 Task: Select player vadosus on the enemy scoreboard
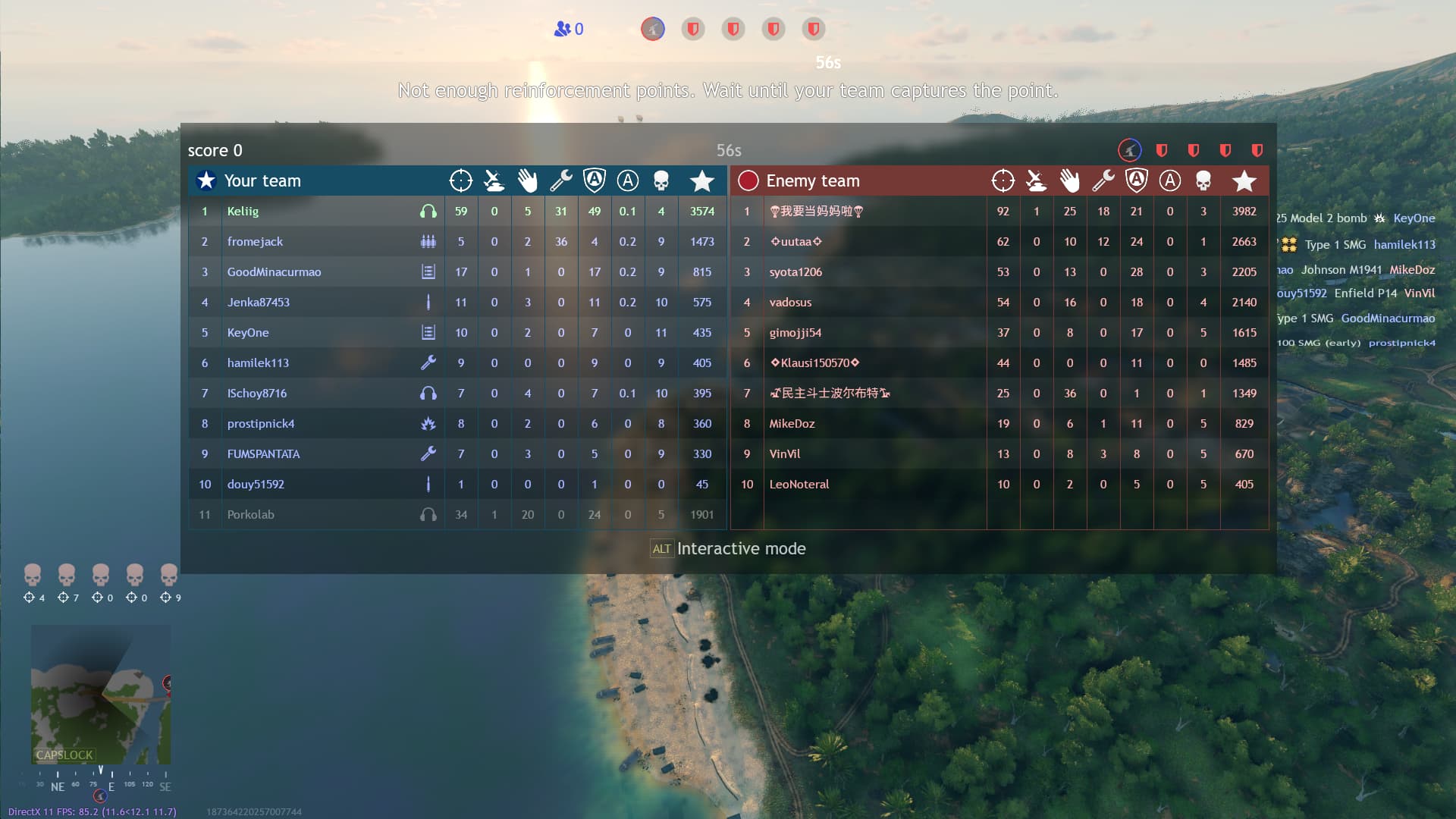tap(792, 302)
